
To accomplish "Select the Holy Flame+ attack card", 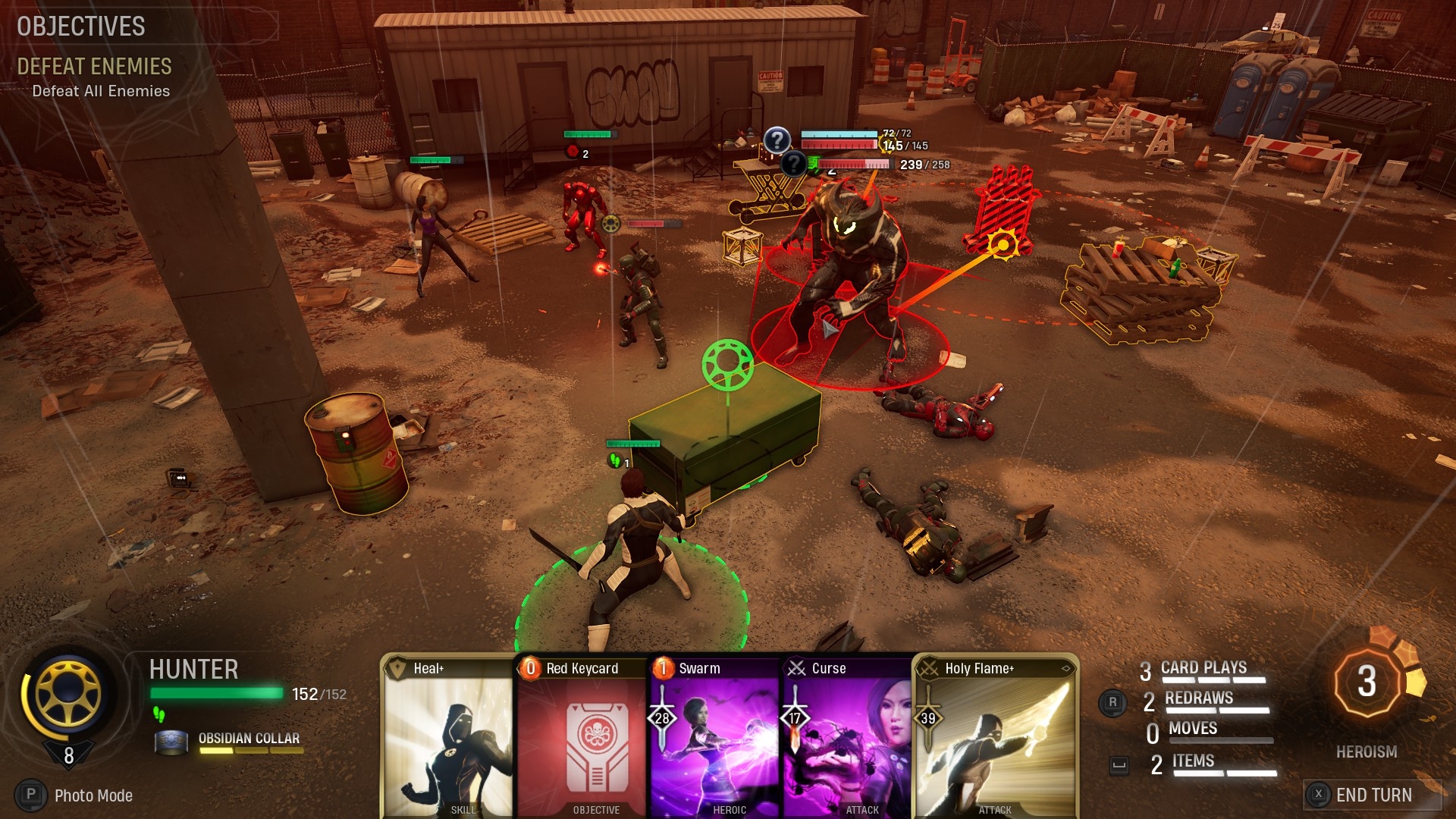I will click(x=995, y=736).
